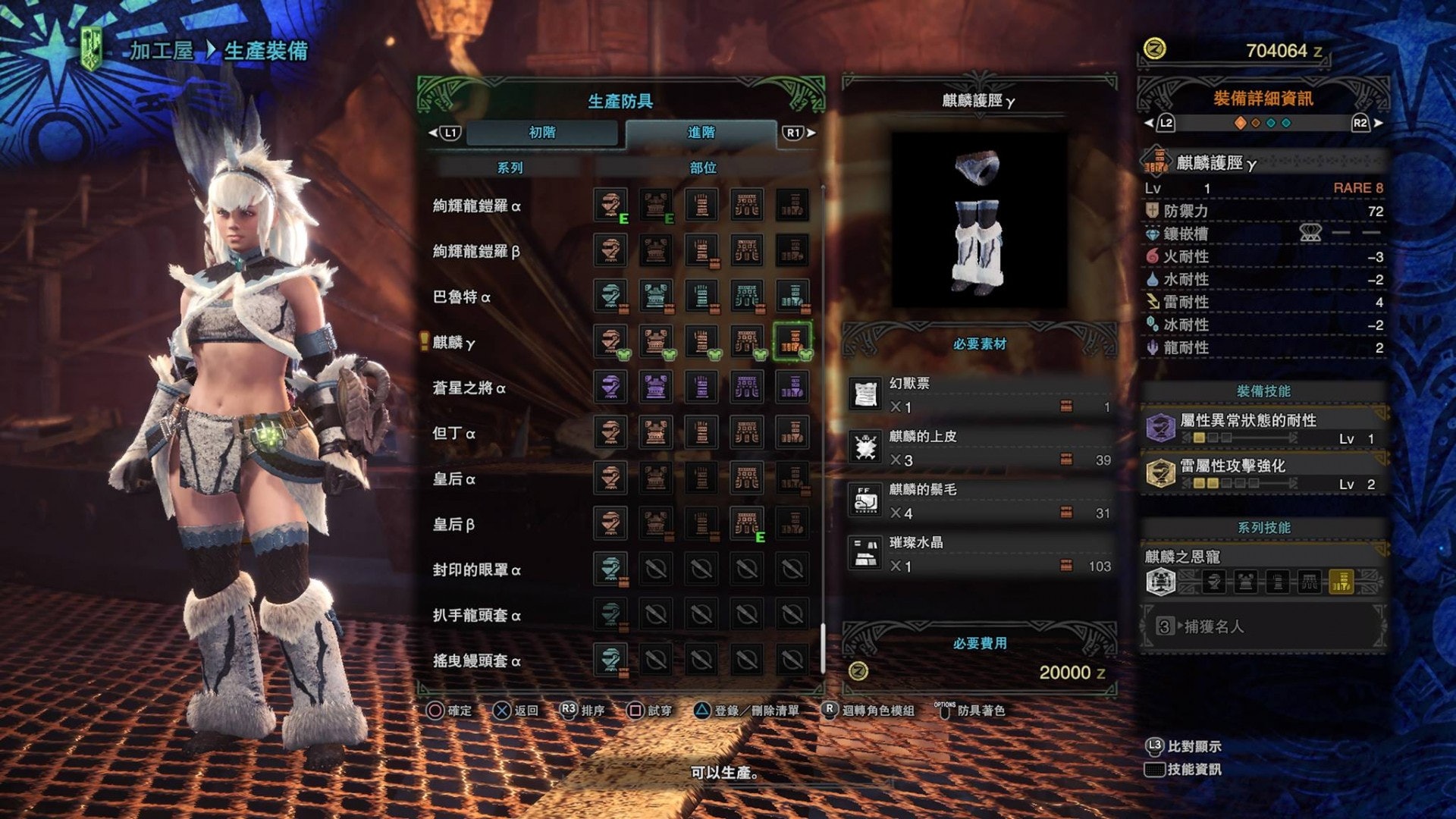1456x819 pixels.
Task: Choose the 蒼星之將 α armor series
Action: (x=469, y=388)
